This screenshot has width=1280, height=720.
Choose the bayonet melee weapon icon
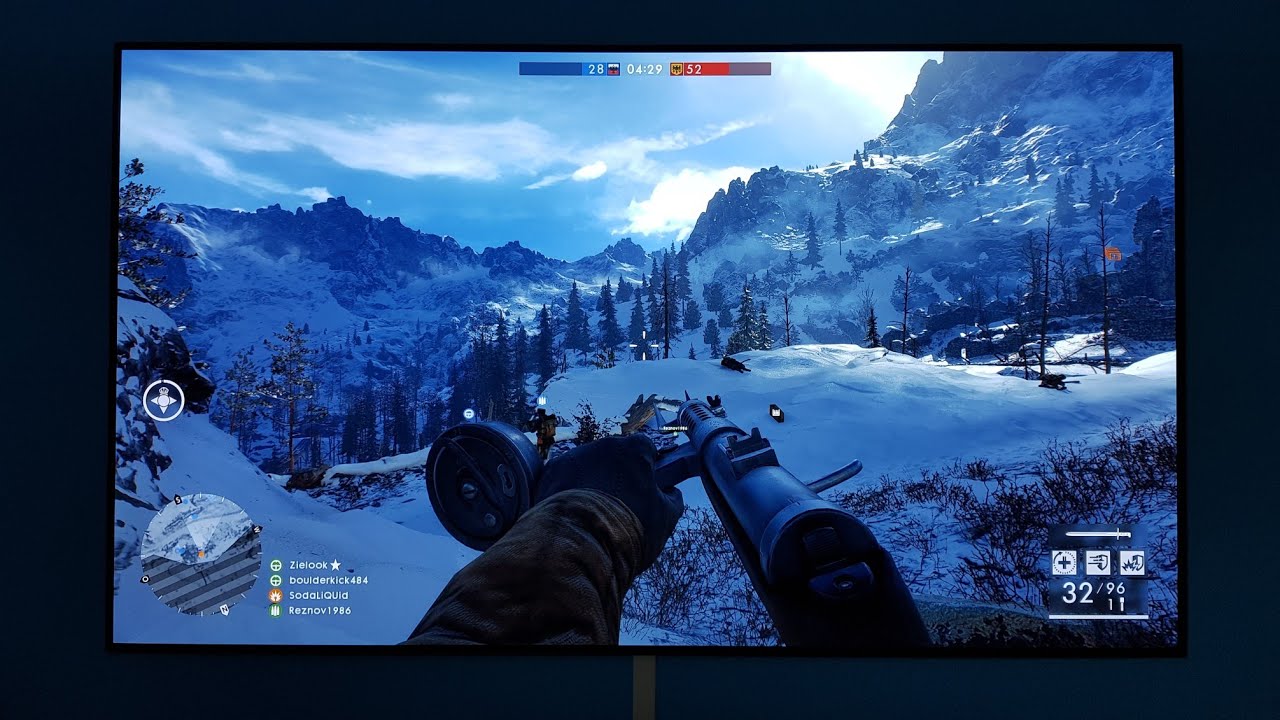[x=1098, y=535]
